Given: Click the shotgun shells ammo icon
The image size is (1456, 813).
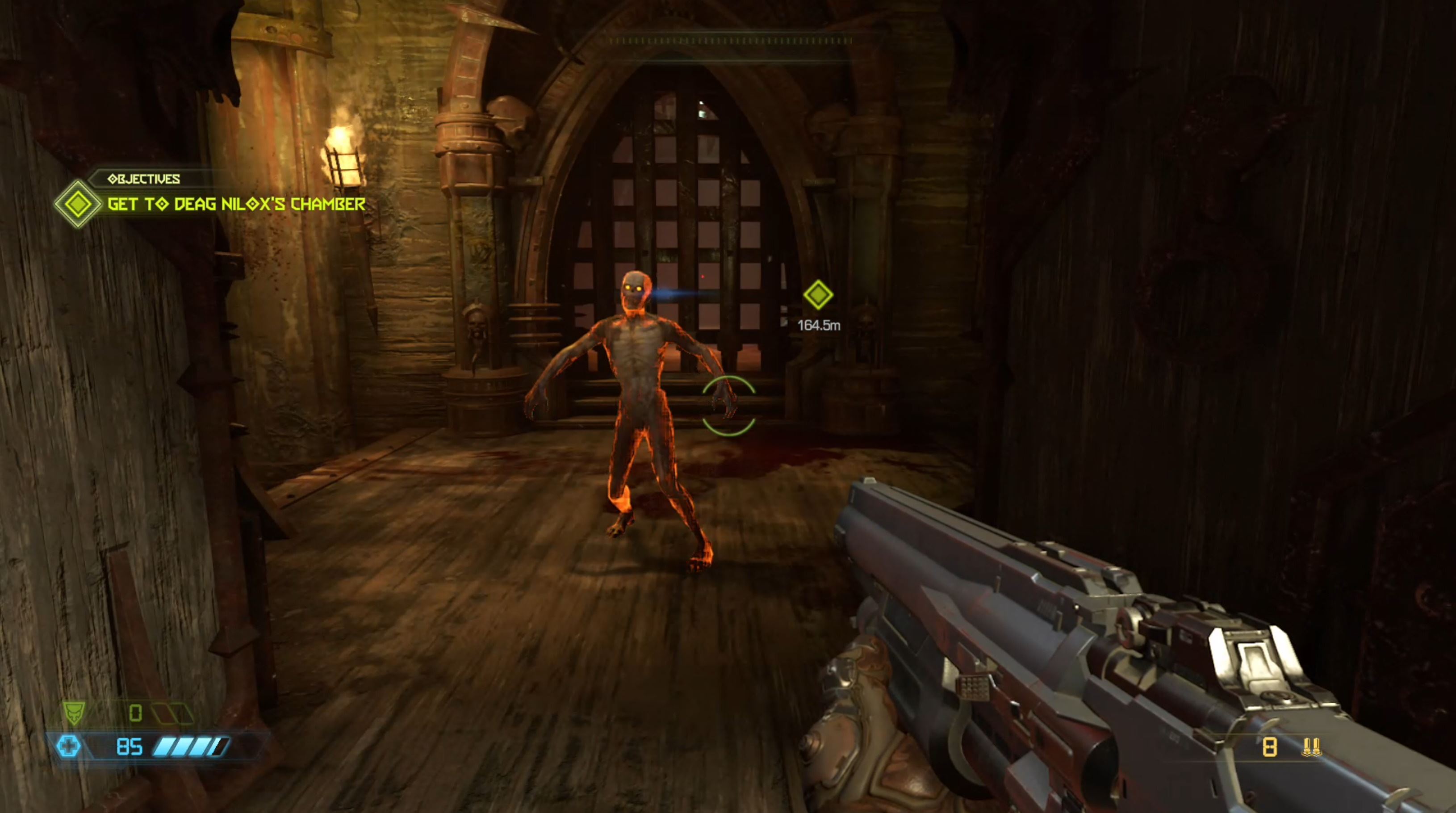Looking at the screenshot, I should [1311, 747].
